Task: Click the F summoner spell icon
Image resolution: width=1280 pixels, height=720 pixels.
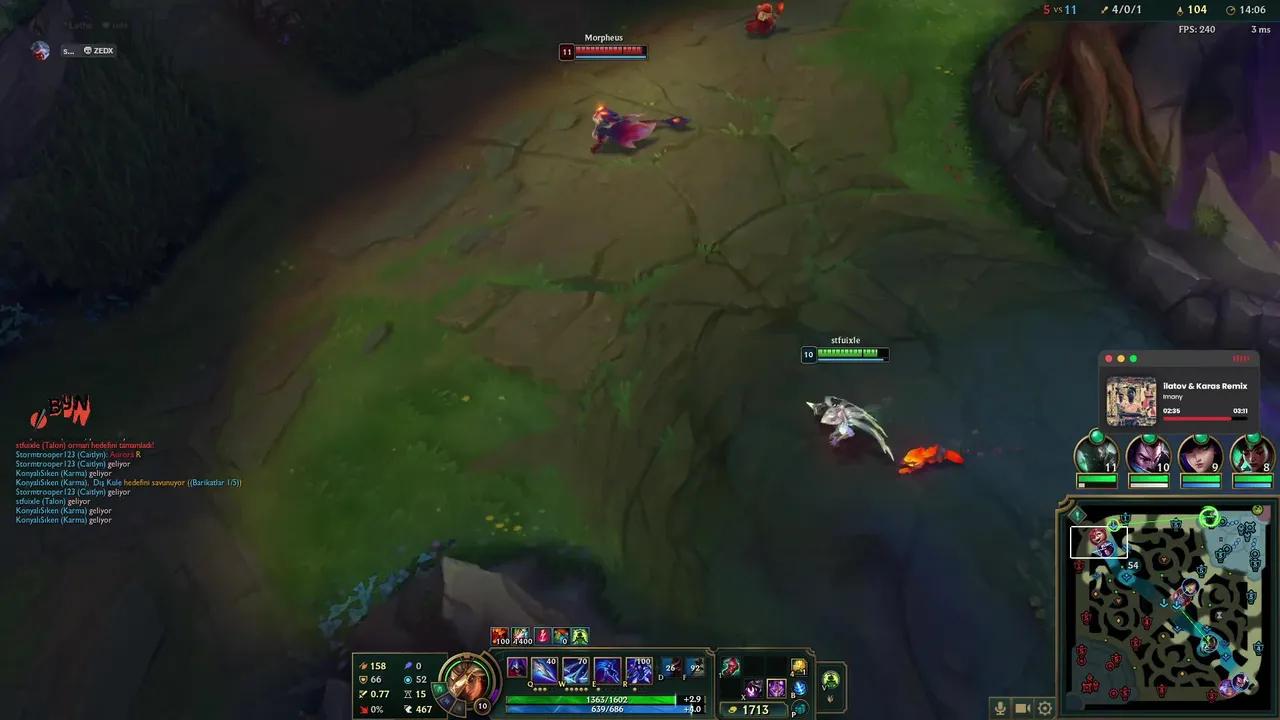Action: click(x=695, y=666)
